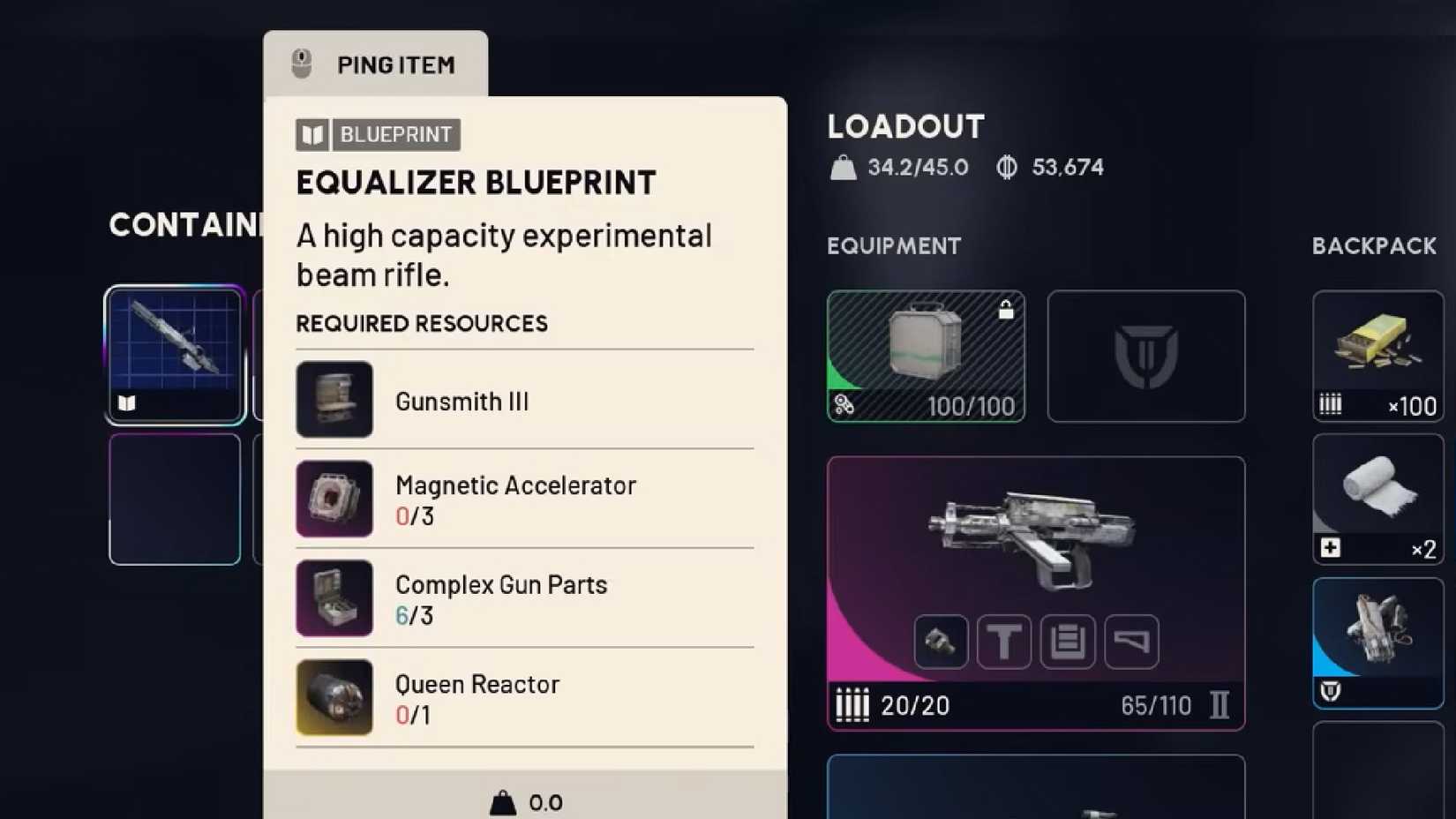Open the magazine attachment slot icon
The width and height of the screenshot is (1456, 819).
tap(1068, 642)
